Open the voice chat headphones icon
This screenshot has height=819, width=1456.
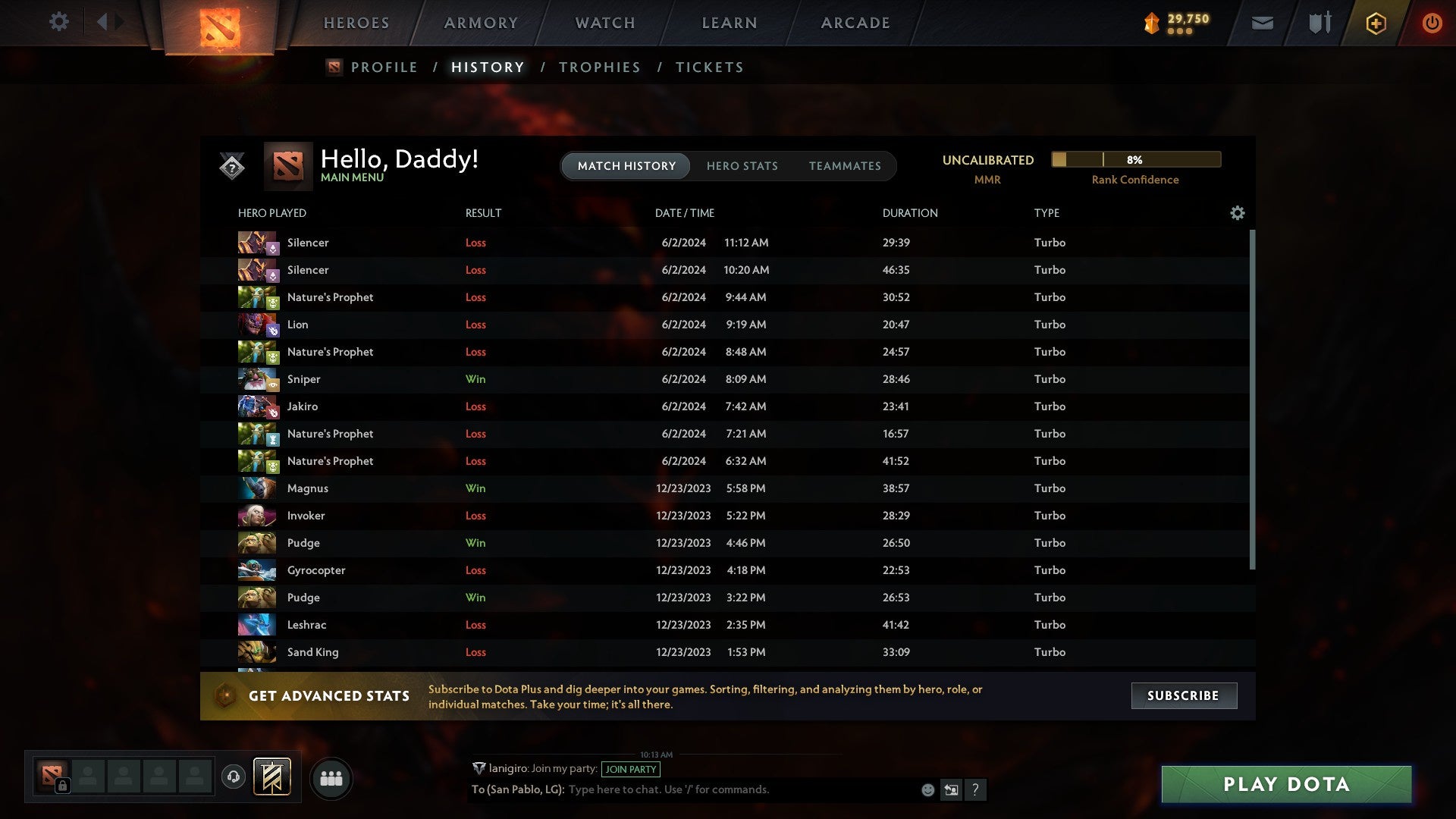pyautogui.click(x=234, y=777)
